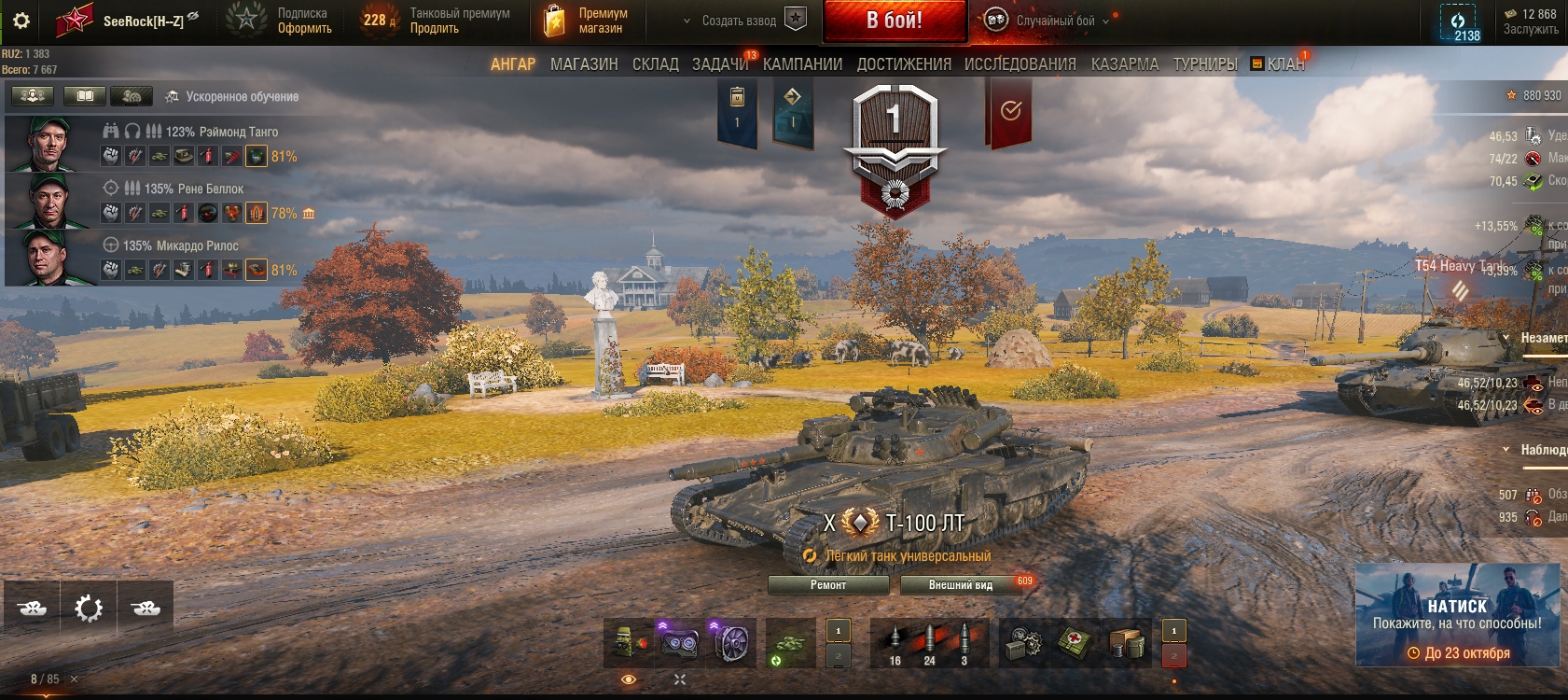This screenshot has width=1568, height=700.
Task: Switch to the МАГАЗИН tab
Action: [x=584, y=64]
